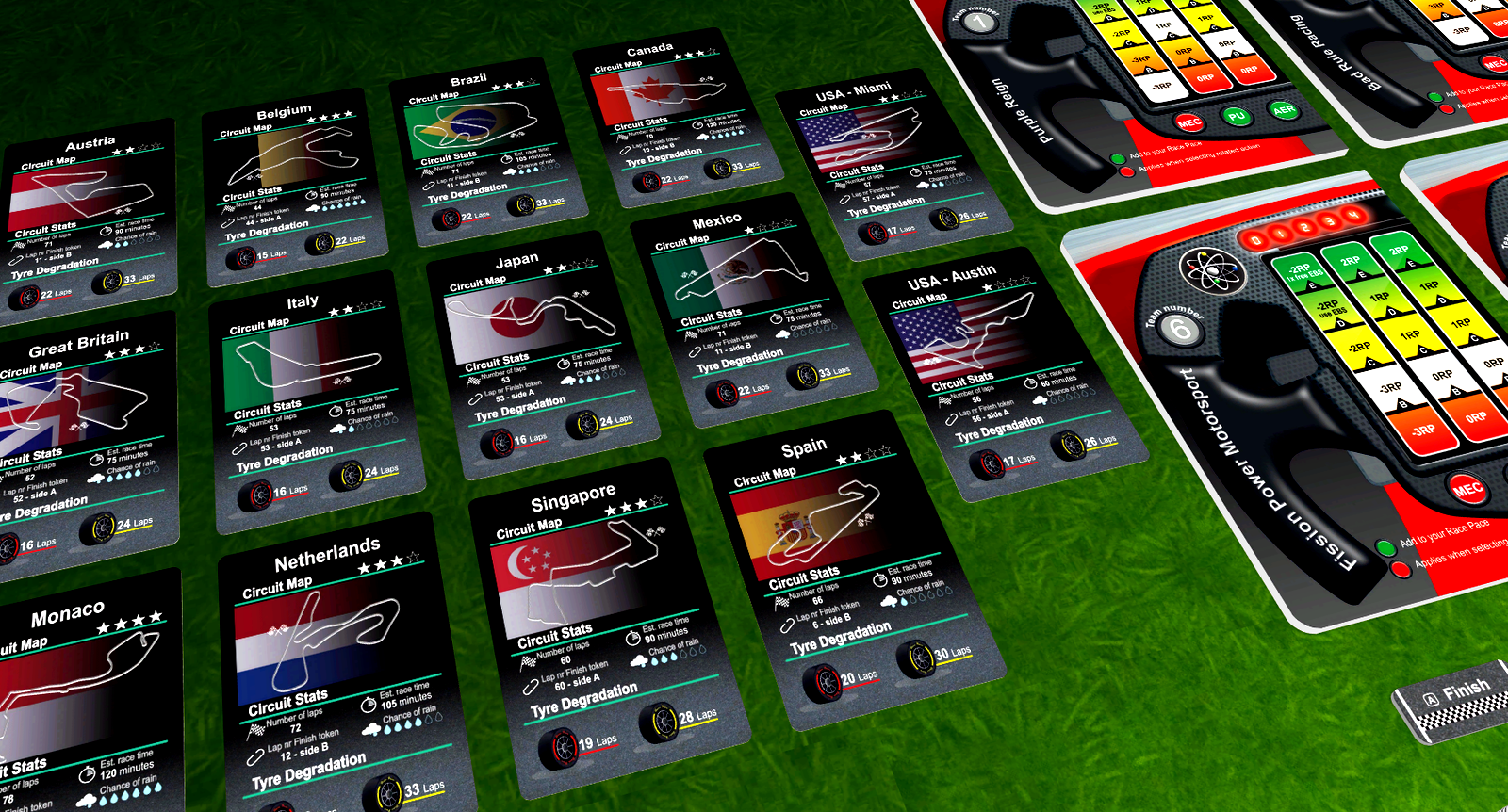Pick the Brazil circuit card

tap(485, 153)
